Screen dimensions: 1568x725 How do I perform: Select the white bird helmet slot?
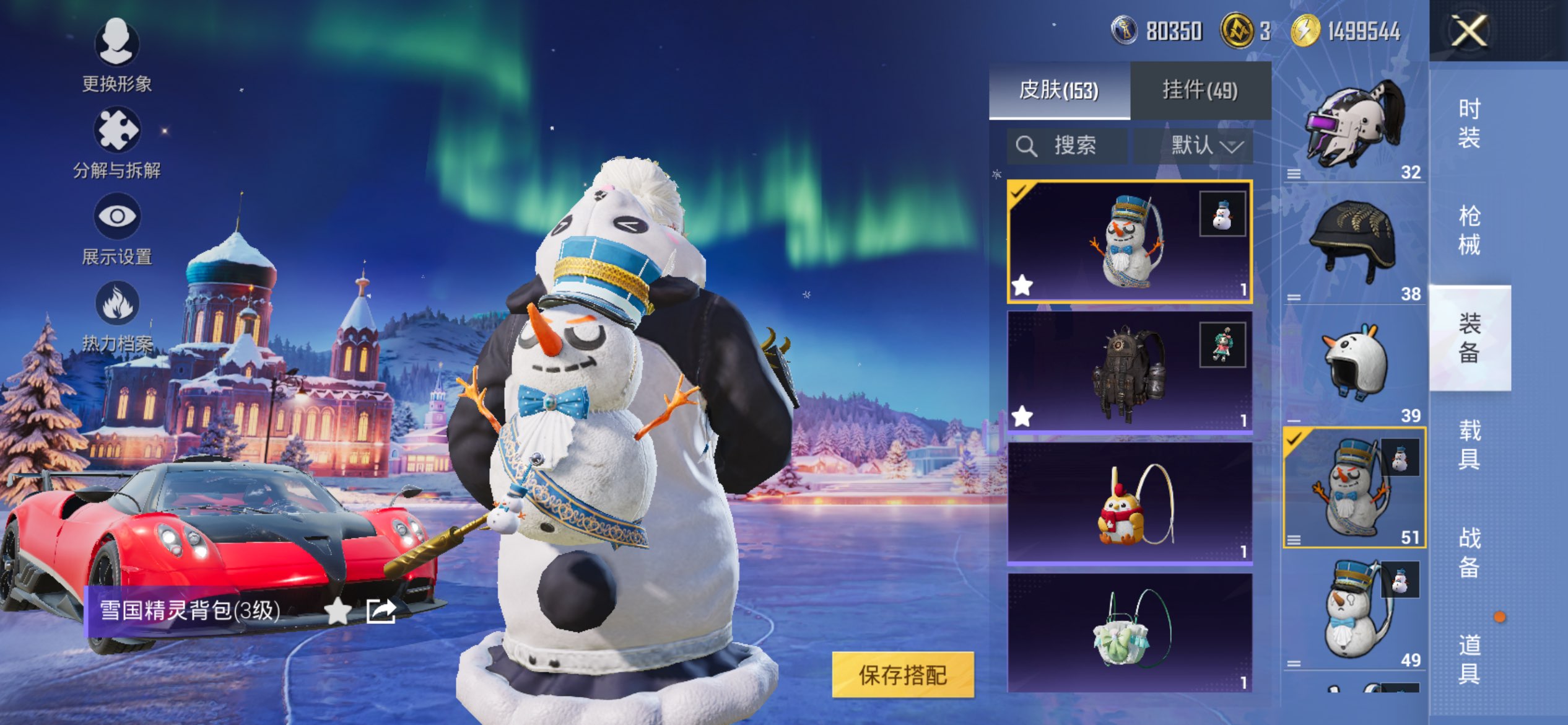(1354, 367)
